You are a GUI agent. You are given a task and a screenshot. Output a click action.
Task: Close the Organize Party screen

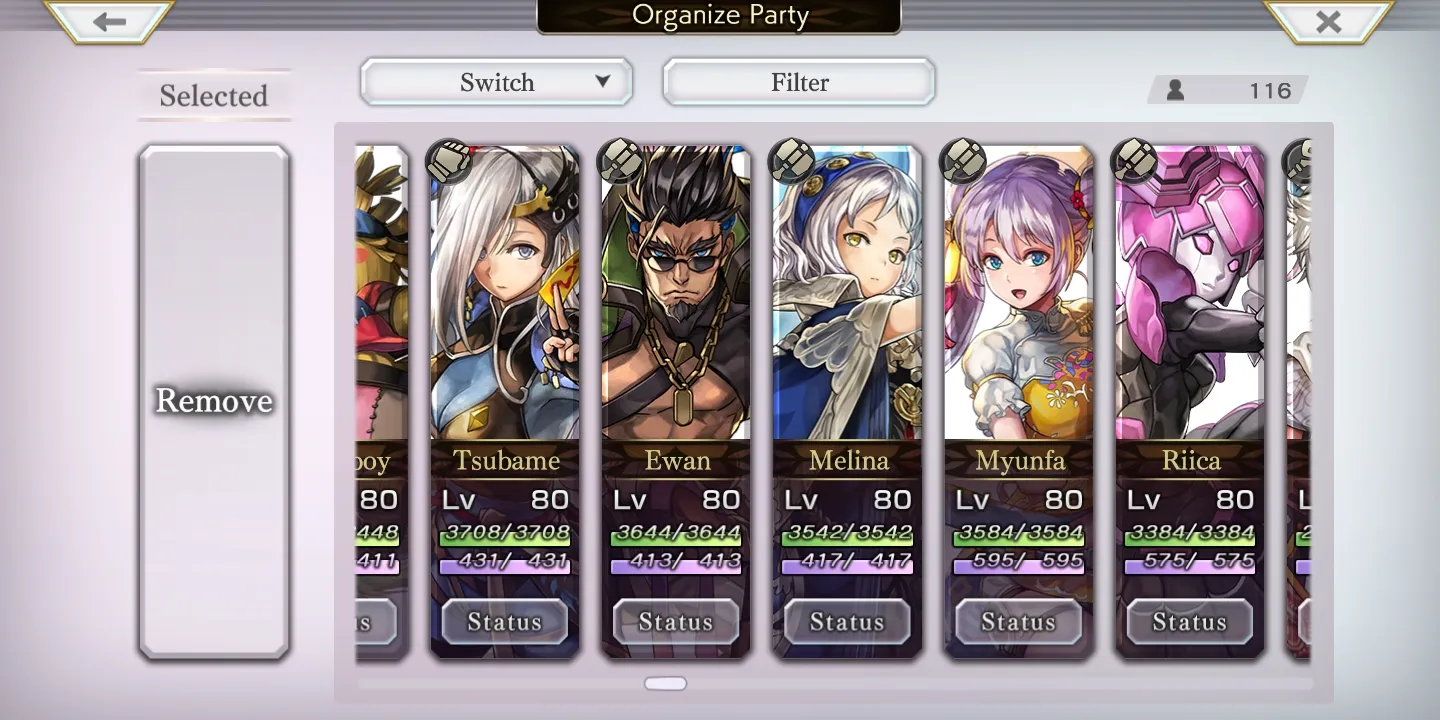point(1328,22)
